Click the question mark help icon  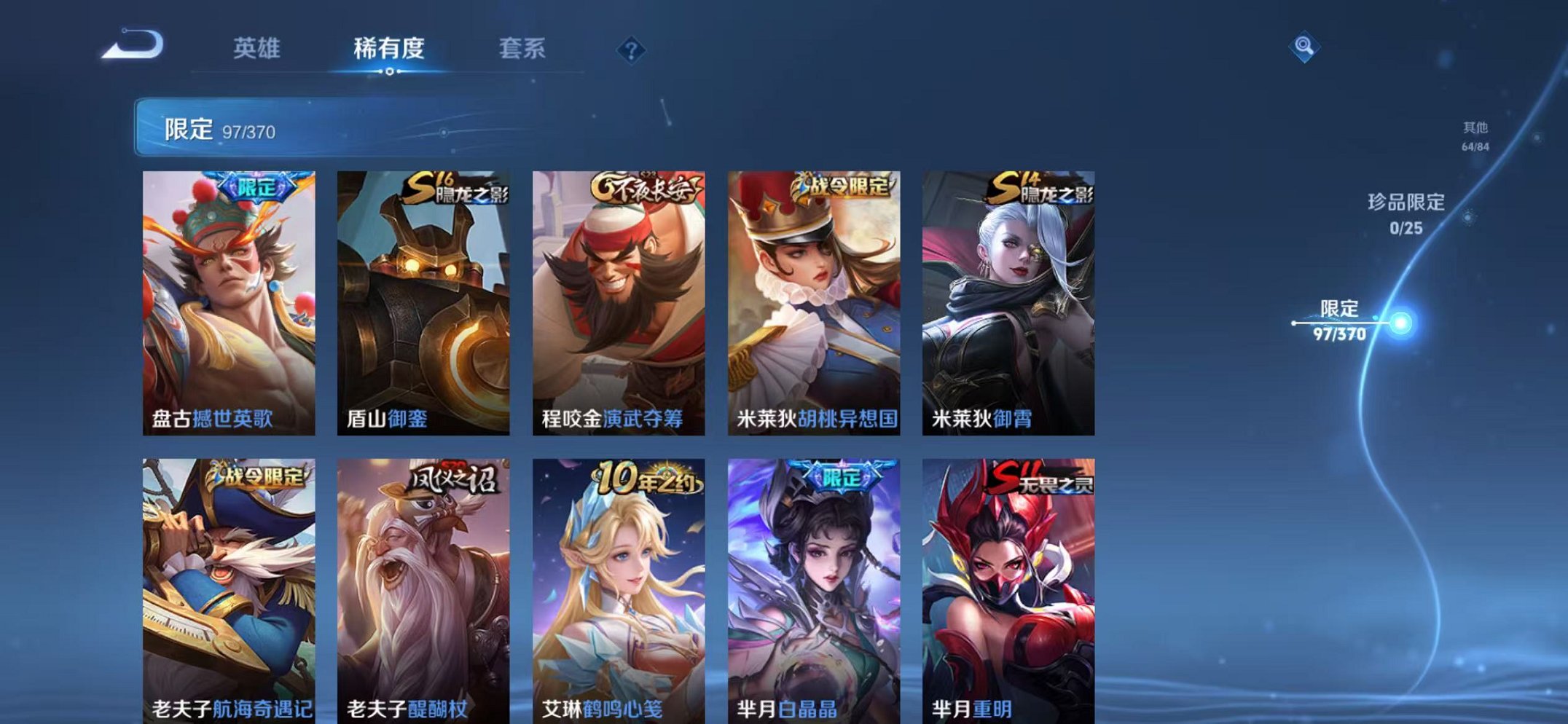coord(631,50)
